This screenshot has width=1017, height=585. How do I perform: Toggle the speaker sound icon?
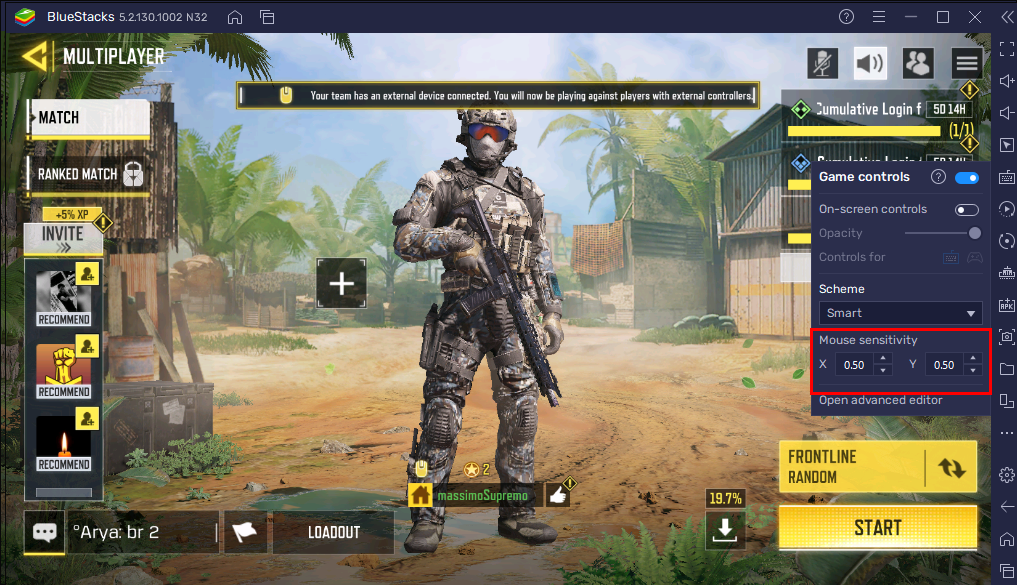(870, 64)
